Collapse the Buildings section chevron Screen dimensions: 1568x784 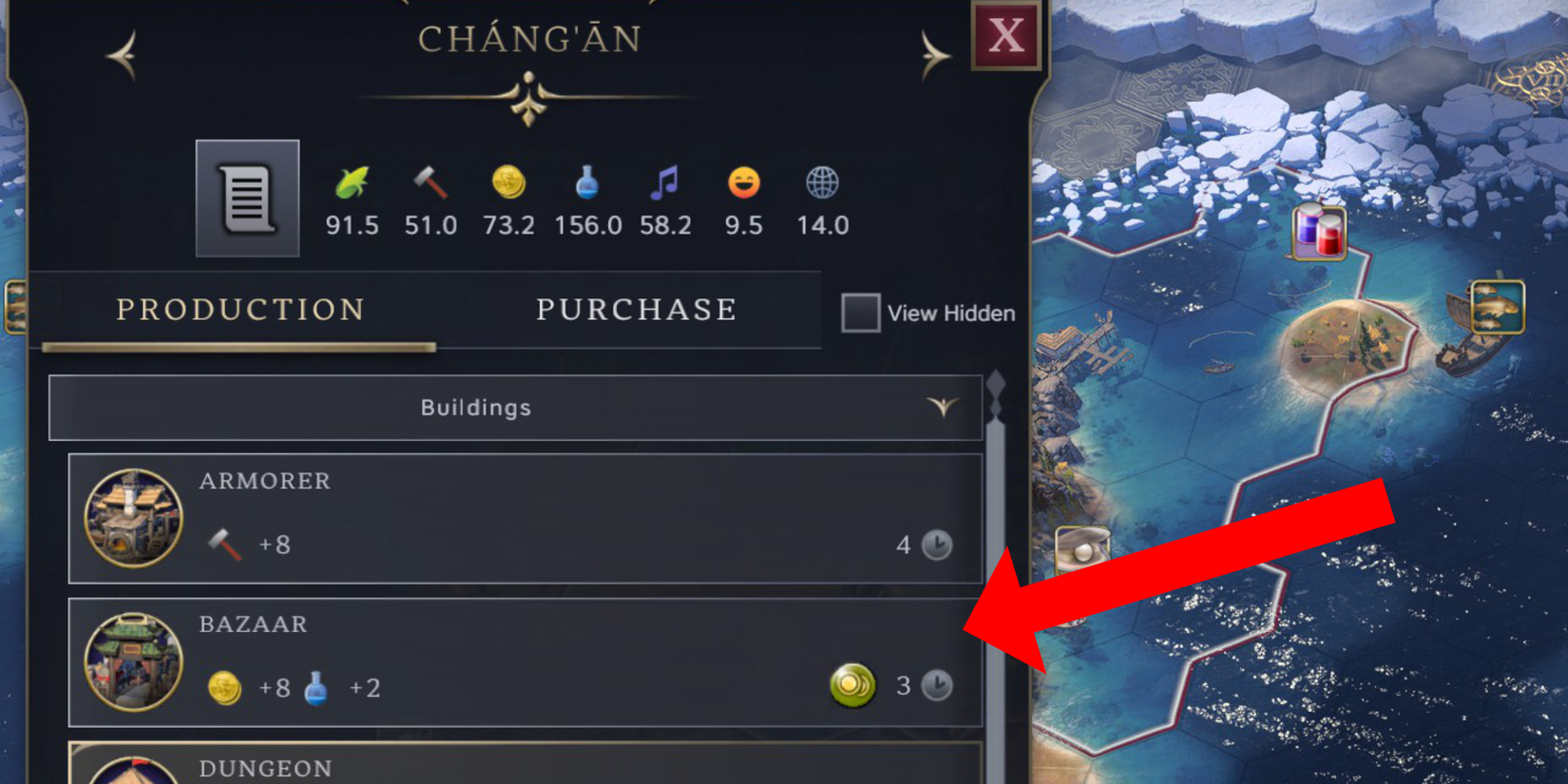[x=942, y=408]
